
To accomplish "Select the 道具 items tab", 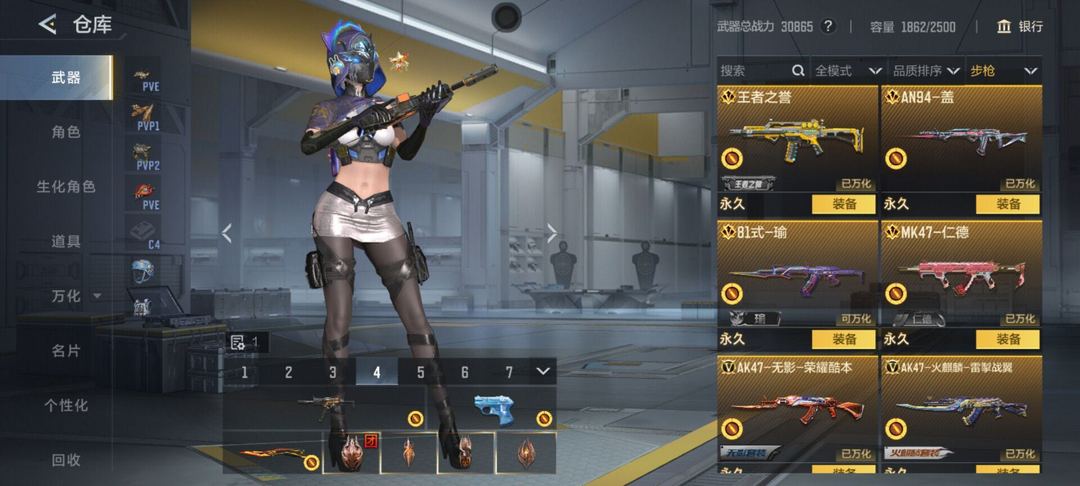I will tap(66, 241).
